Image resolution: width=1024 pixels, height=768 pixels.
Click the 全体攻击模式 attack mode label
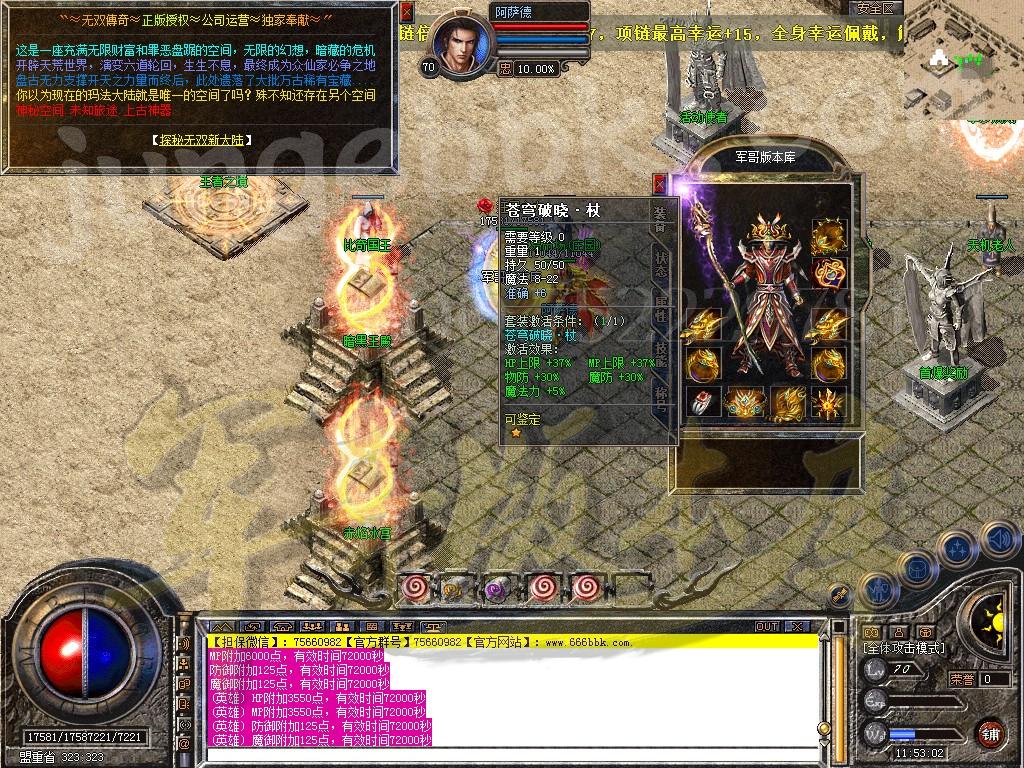point(904,648)
